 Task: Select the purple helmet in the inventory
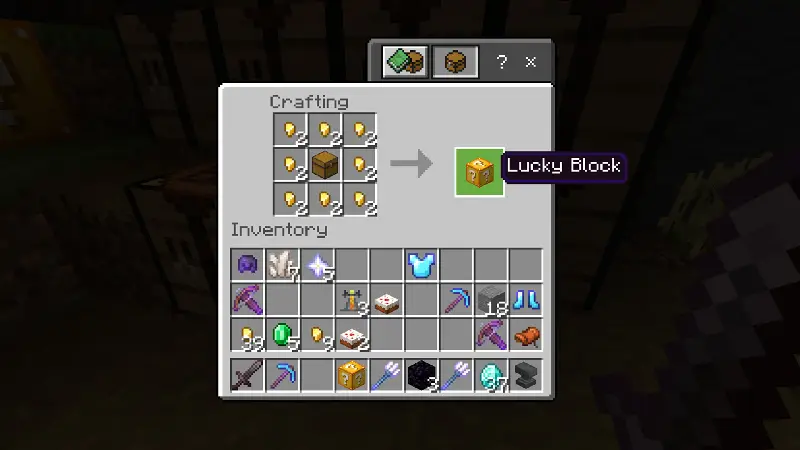[247, 265]
